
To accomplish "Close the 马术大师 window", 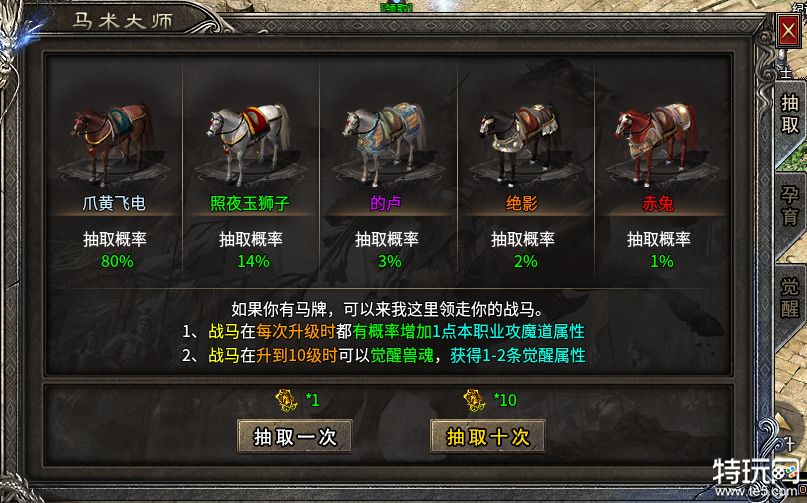I will [788, 29].
